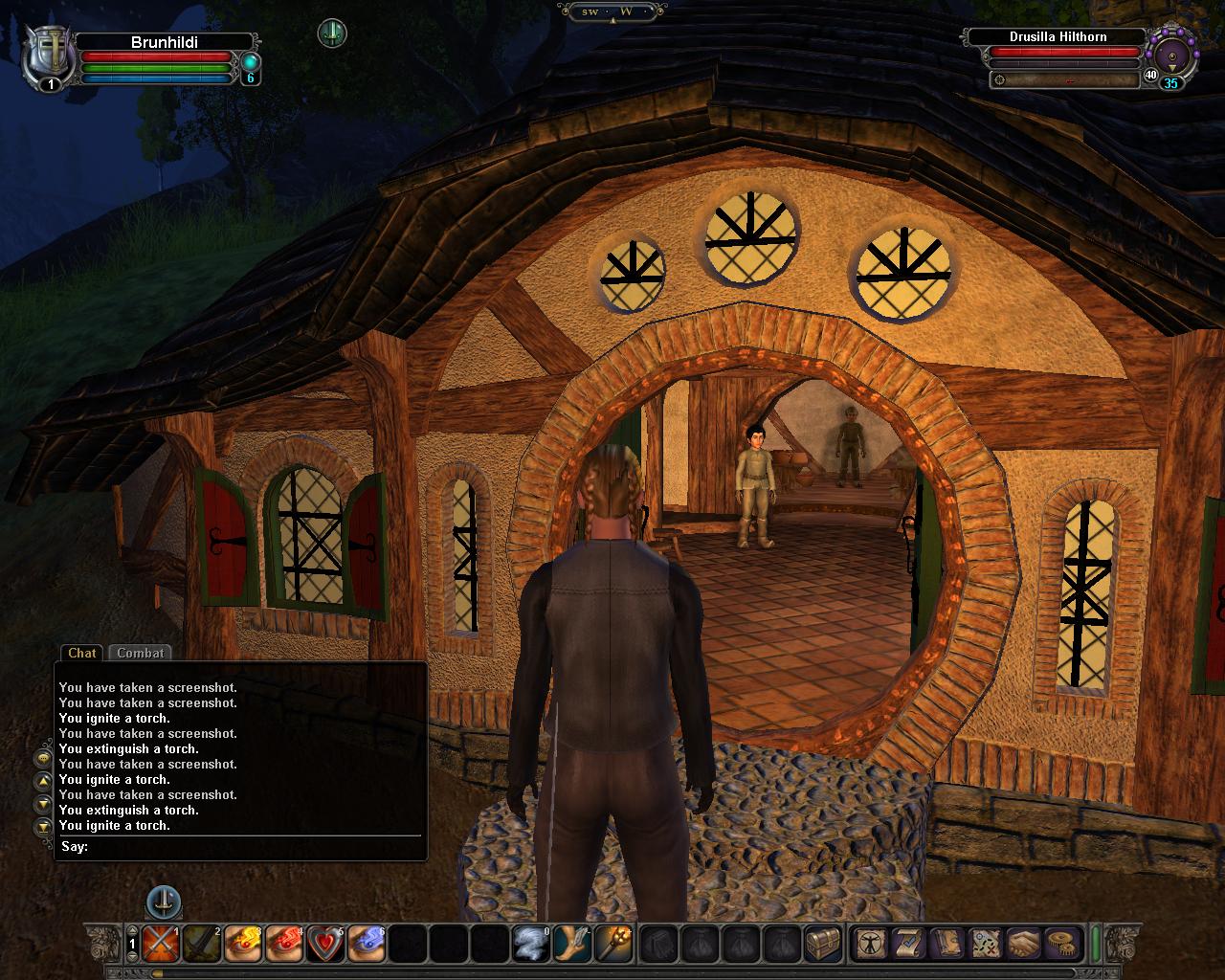Toggle the torch hotbar item
Screen dimensions: 1225x980
point(613,944)
